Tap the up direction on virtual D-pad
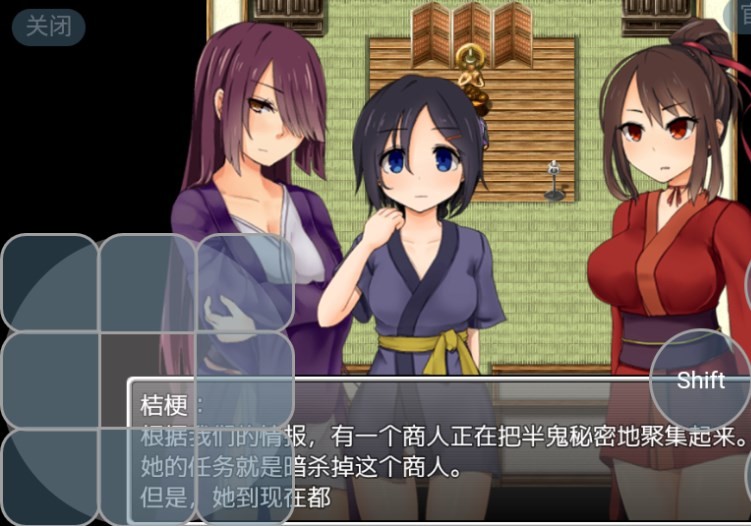751x526 pixels. (147, 283)
